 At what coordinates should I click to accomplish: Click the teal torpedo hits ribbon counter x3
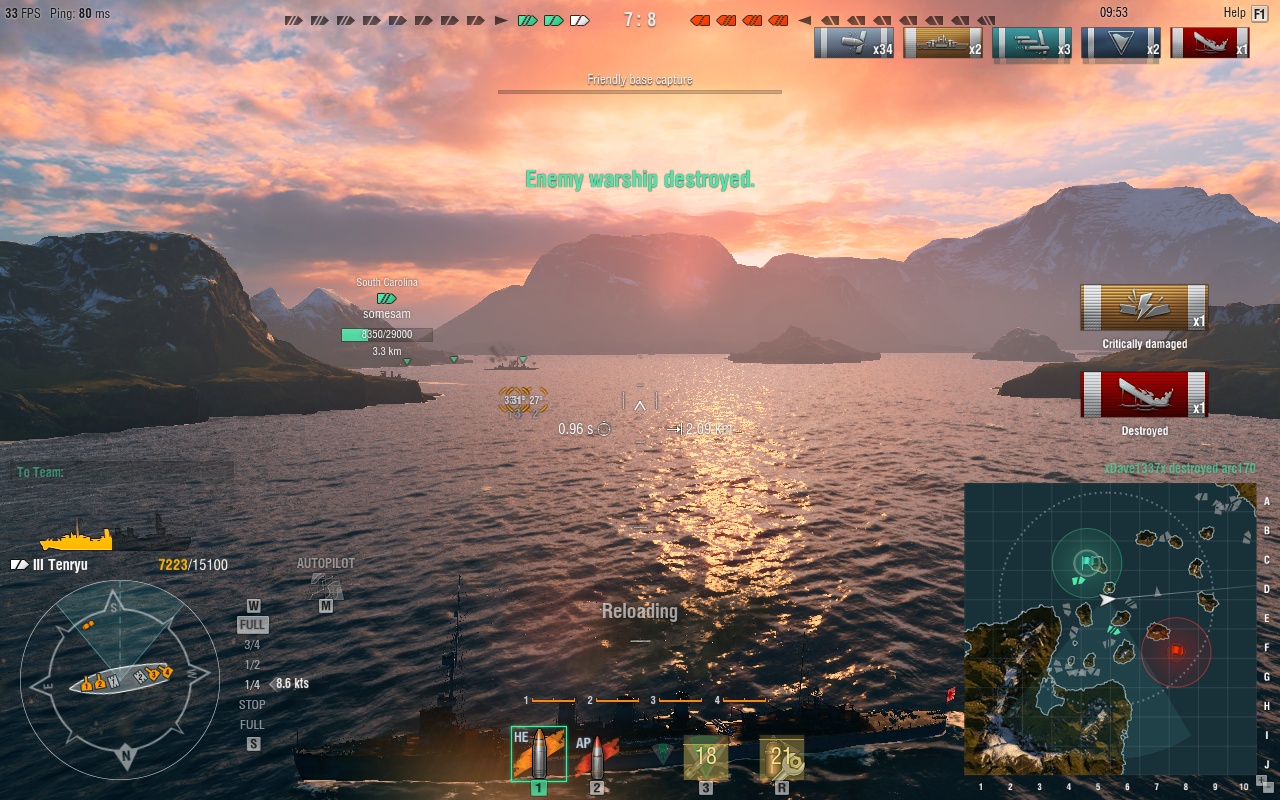[1032, 42]
